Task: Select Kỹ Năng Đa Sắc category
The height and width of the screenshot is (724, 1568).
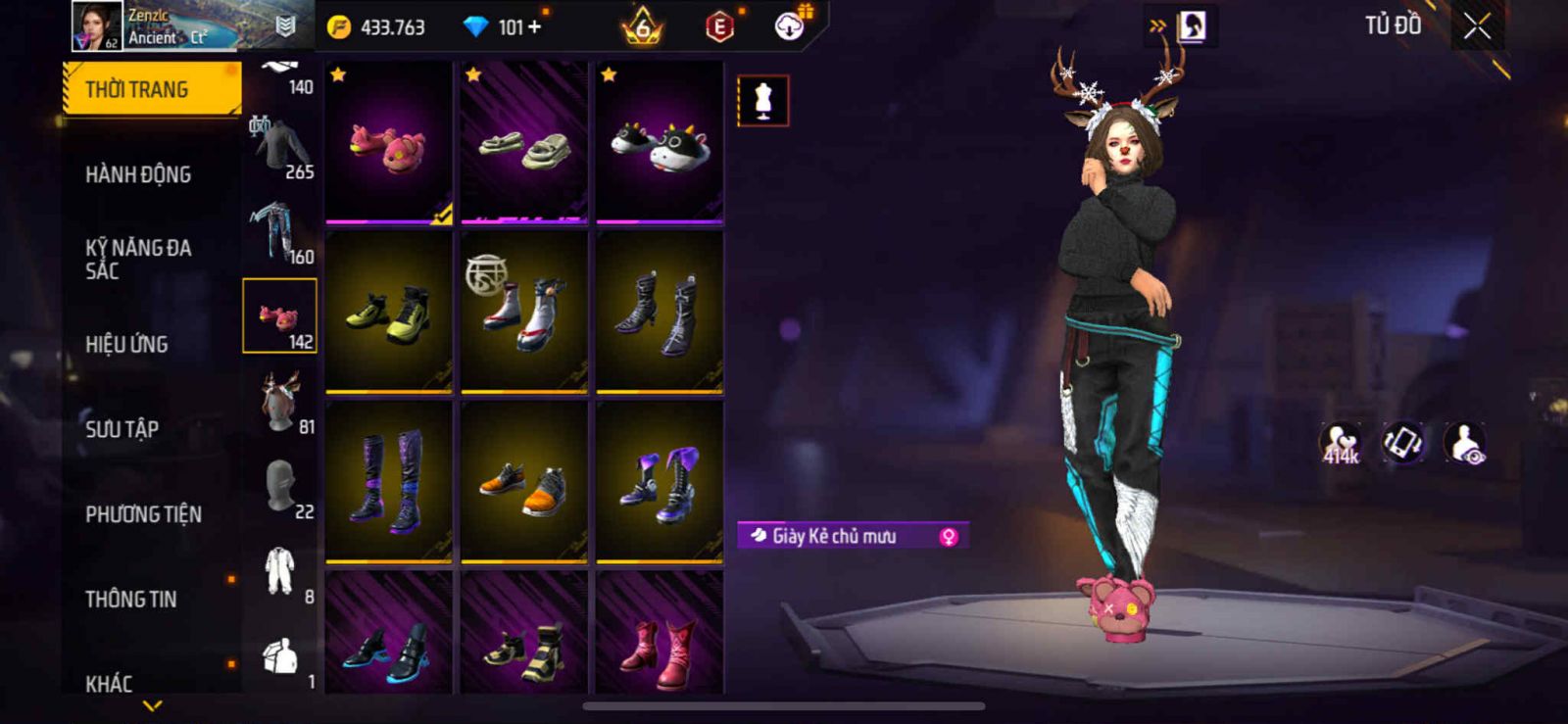Action: pos(138,259)
